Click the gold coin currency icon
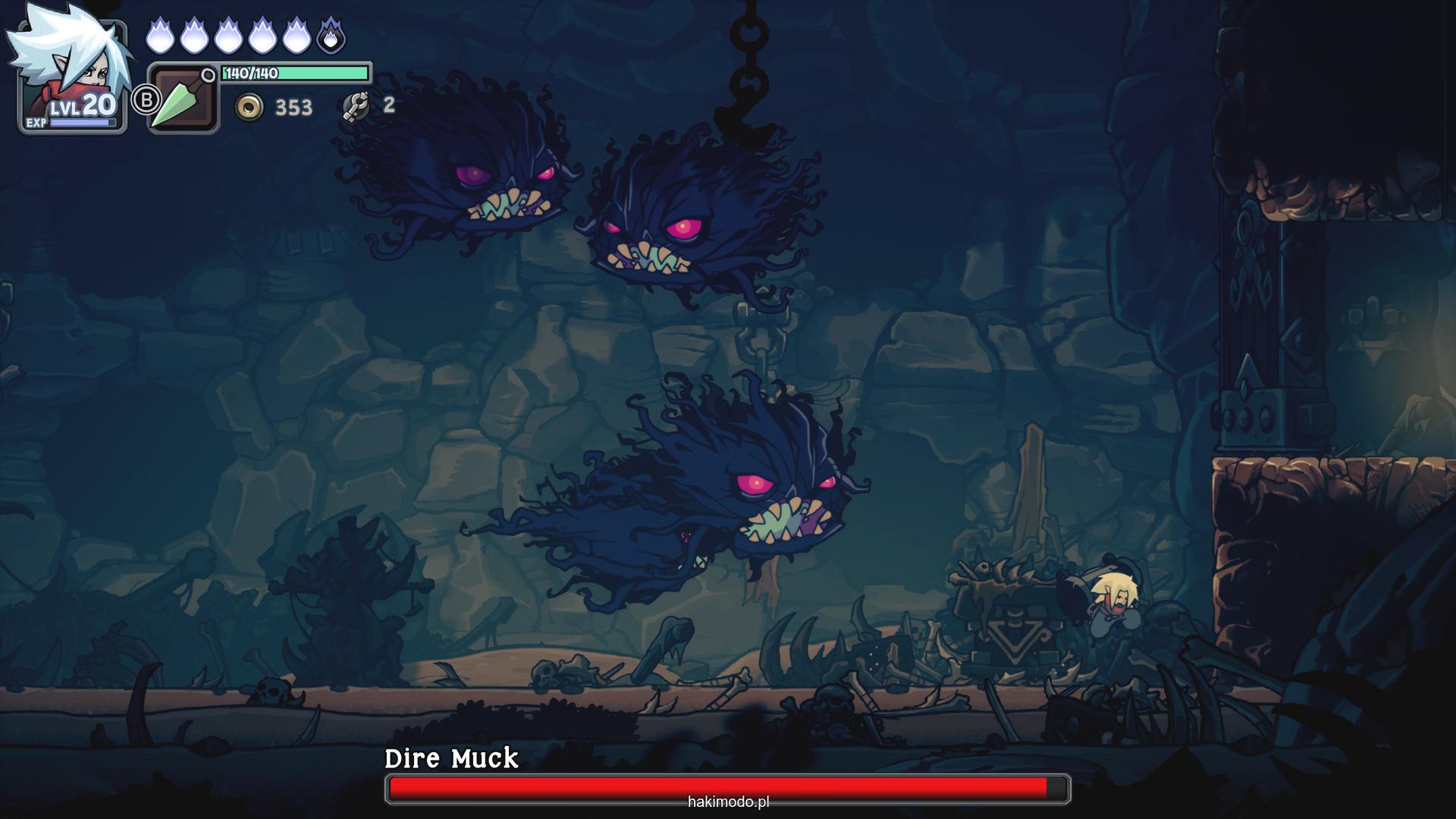 [249, 107]
